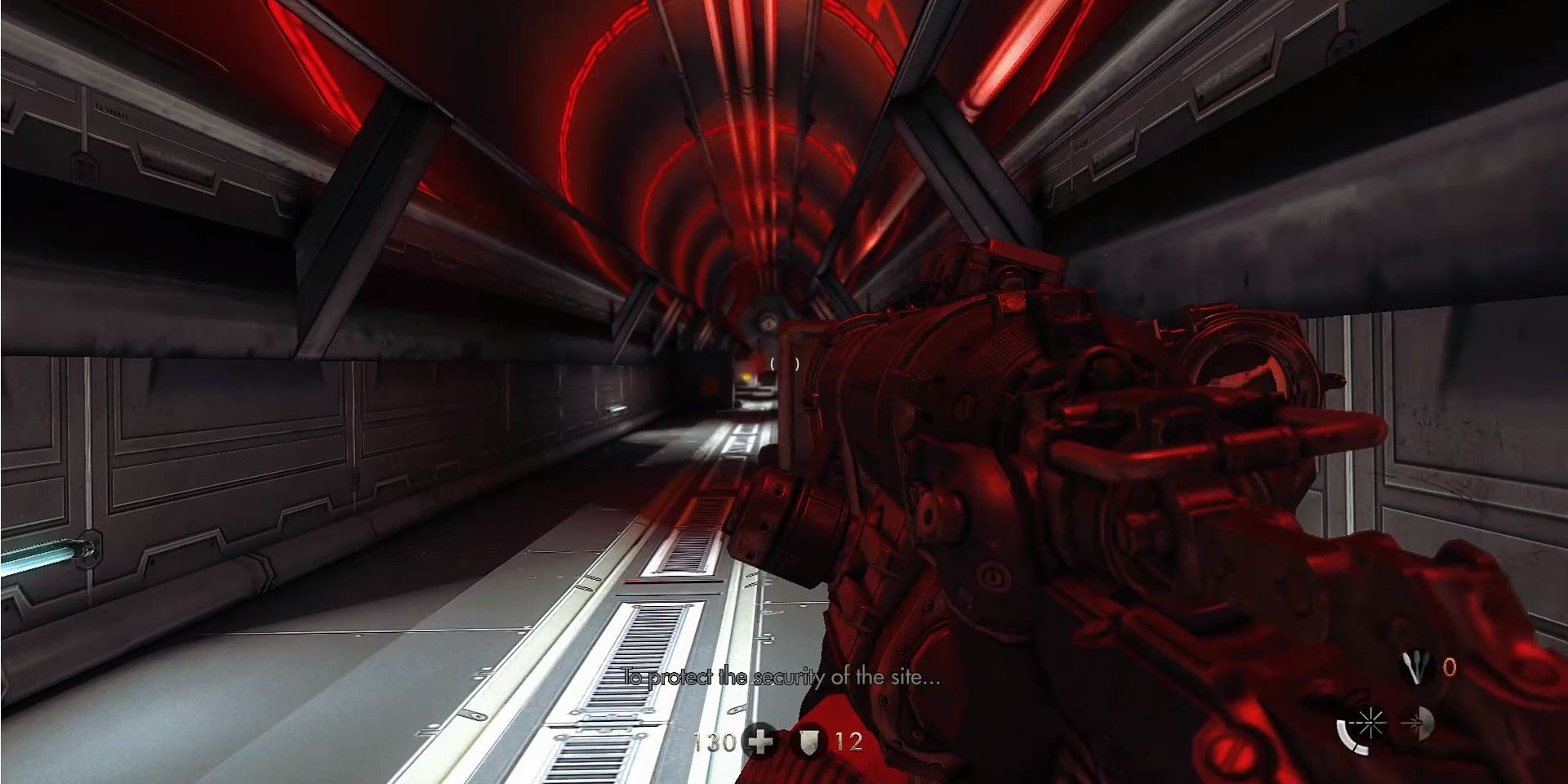The image size is (1568, 784).
Task: Click the red knife count zero
Action: click(x=1450, y=667)
